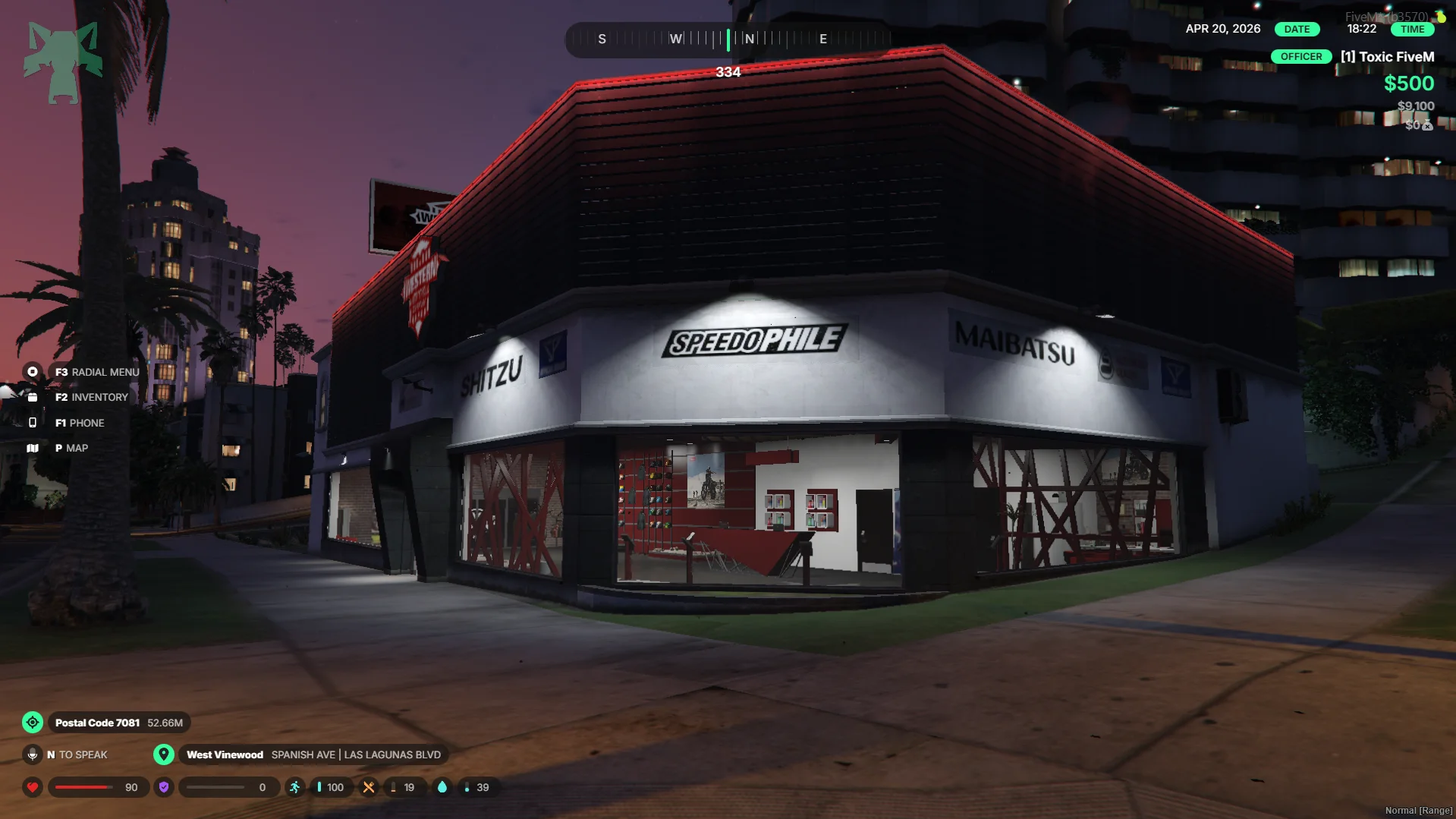
Task: Click the radial menu circle icon
Action: [33, 372]
